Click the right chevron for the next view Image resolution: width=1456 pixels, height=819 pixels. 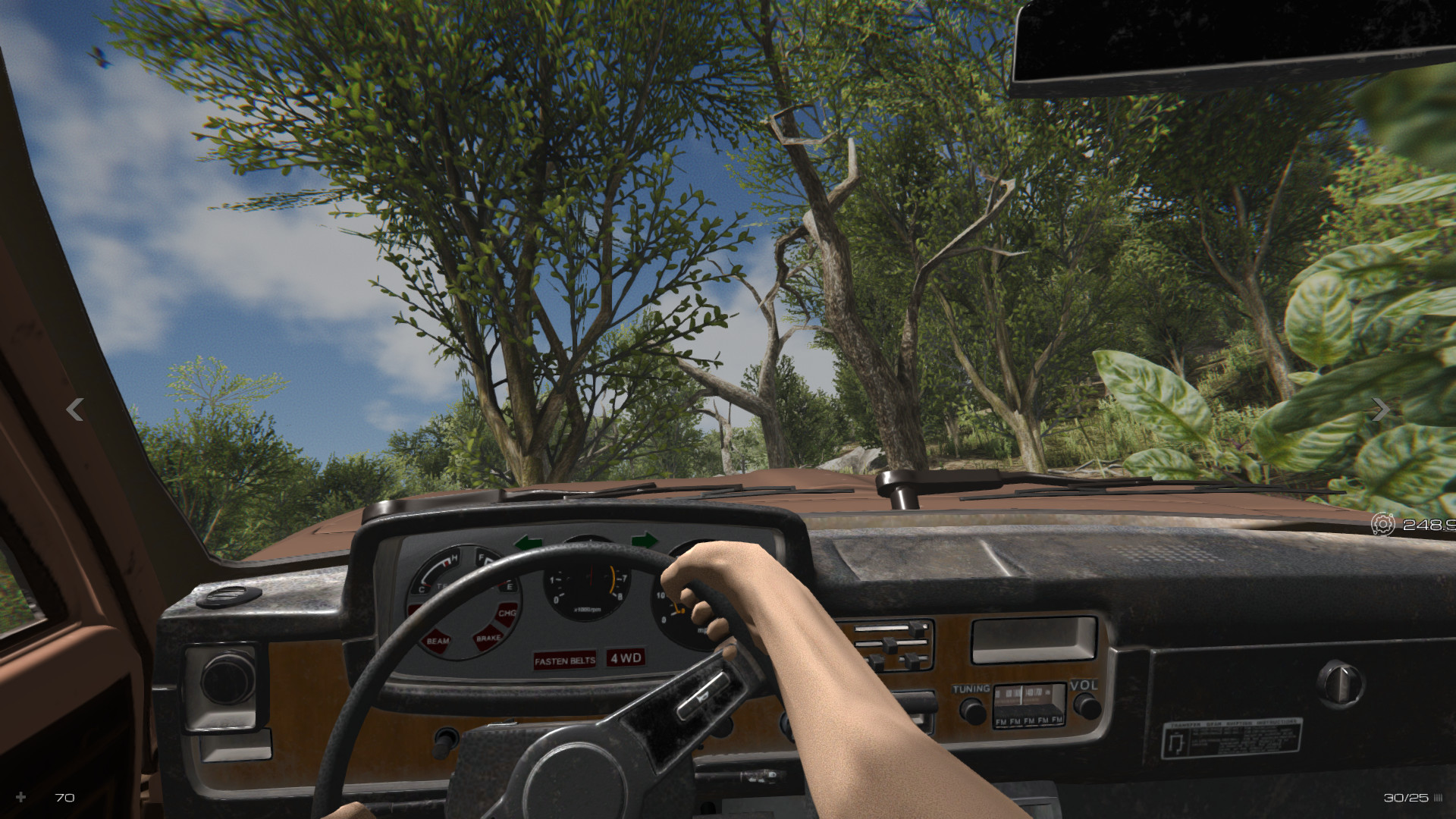point(1380,410)
